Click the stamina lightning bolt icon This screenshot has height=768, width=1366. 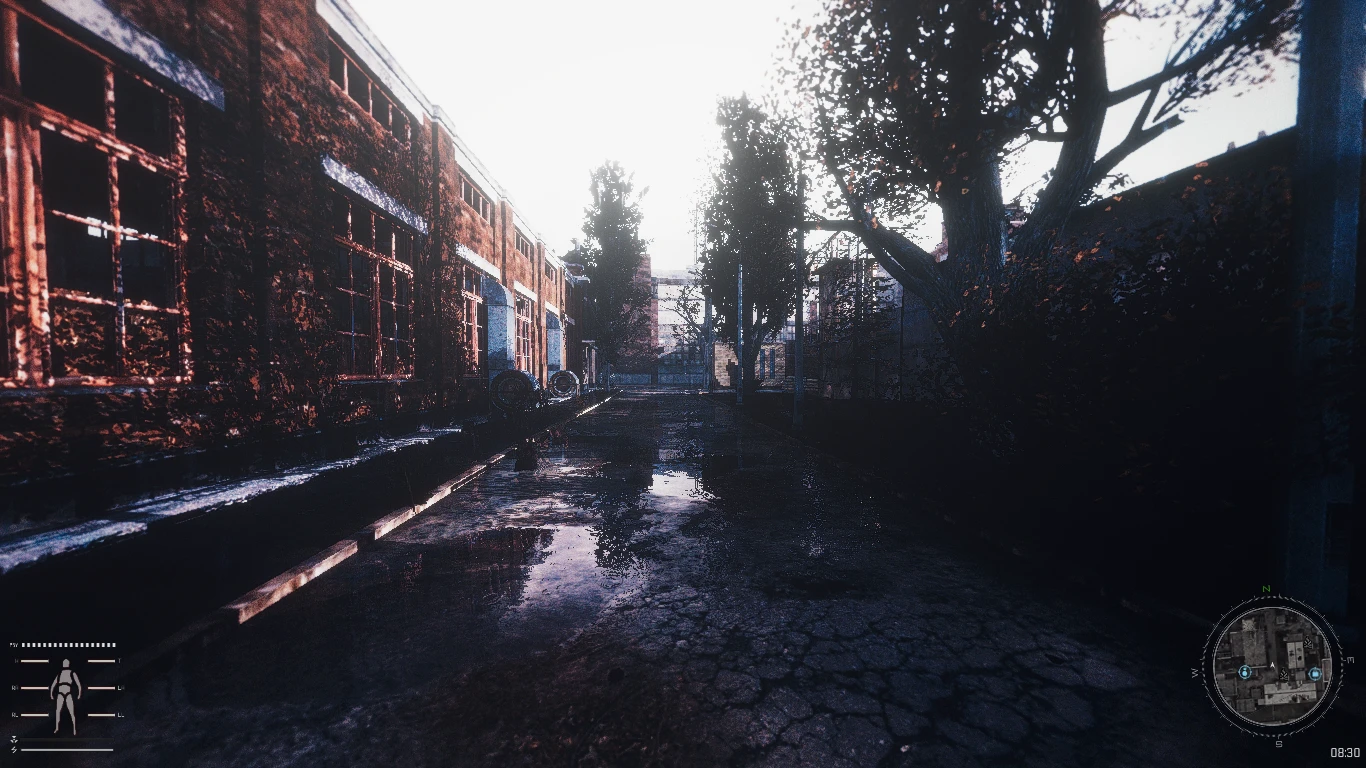coord(13,749)
